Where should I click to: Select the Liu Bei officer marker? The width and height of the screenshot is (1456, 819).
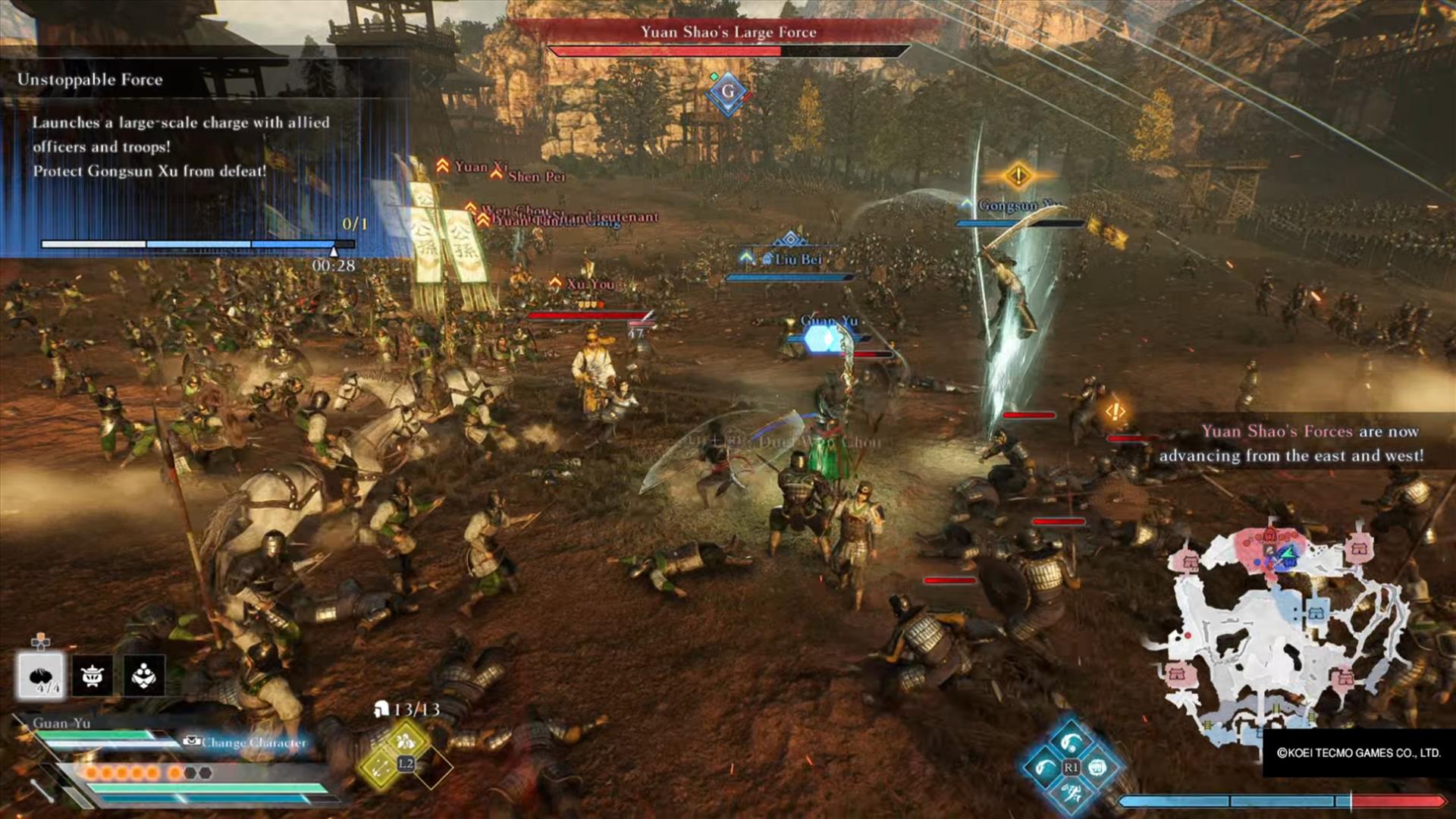796,259
